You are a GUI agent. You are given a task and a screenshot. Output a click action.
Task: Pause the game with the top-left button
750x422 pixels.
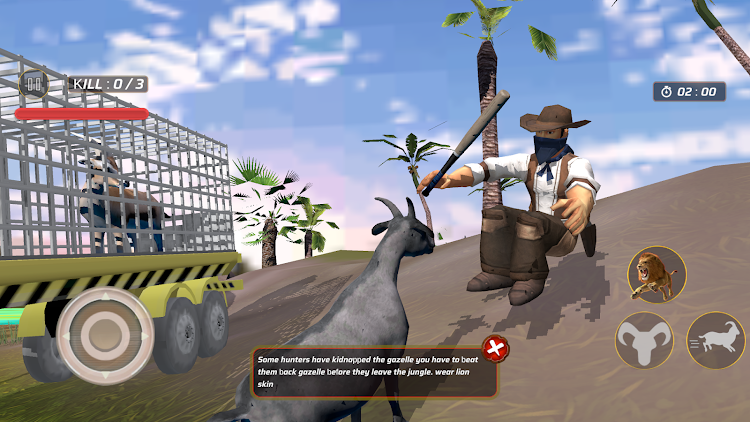coord(34,85)
